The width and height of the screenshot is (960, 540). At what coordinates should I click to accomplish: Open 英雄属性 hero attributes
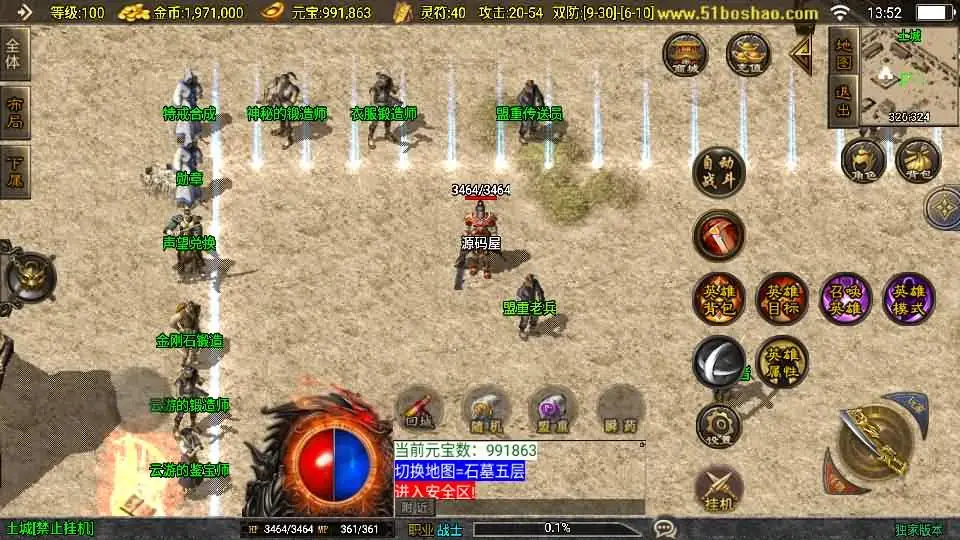point(781,361)
